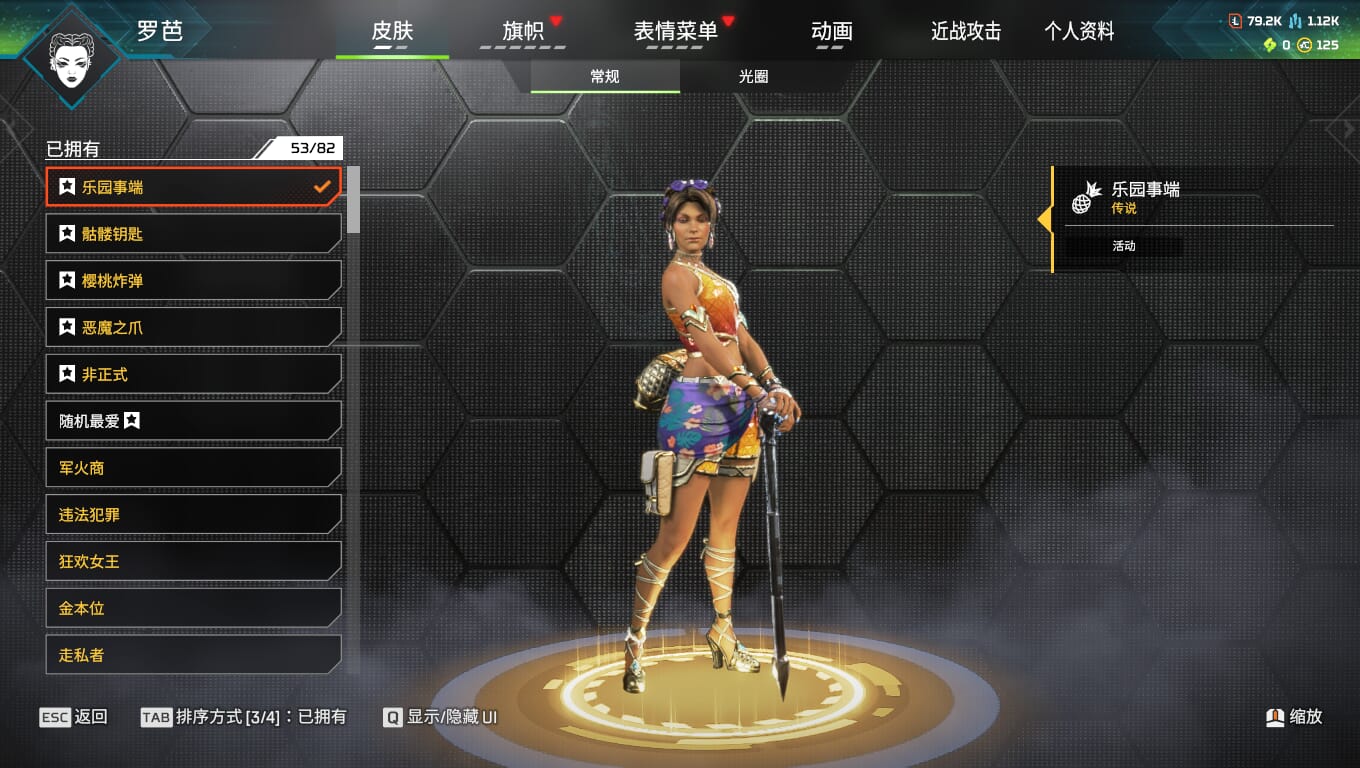Screen dimensions: 1360x768
Task: Switch to the 光圈 sub-tab
Action: click(x=753, y=76)
